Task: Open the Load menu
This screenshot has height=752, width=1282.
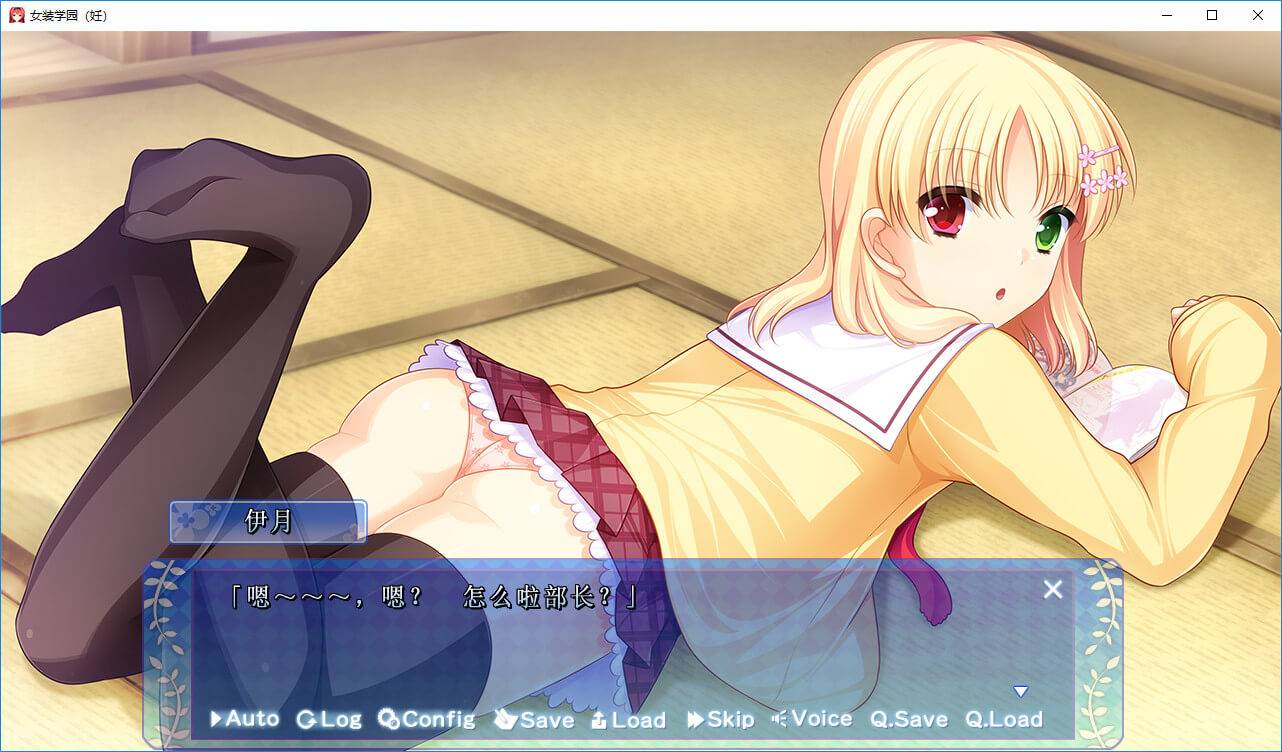Action: point(628,719)
